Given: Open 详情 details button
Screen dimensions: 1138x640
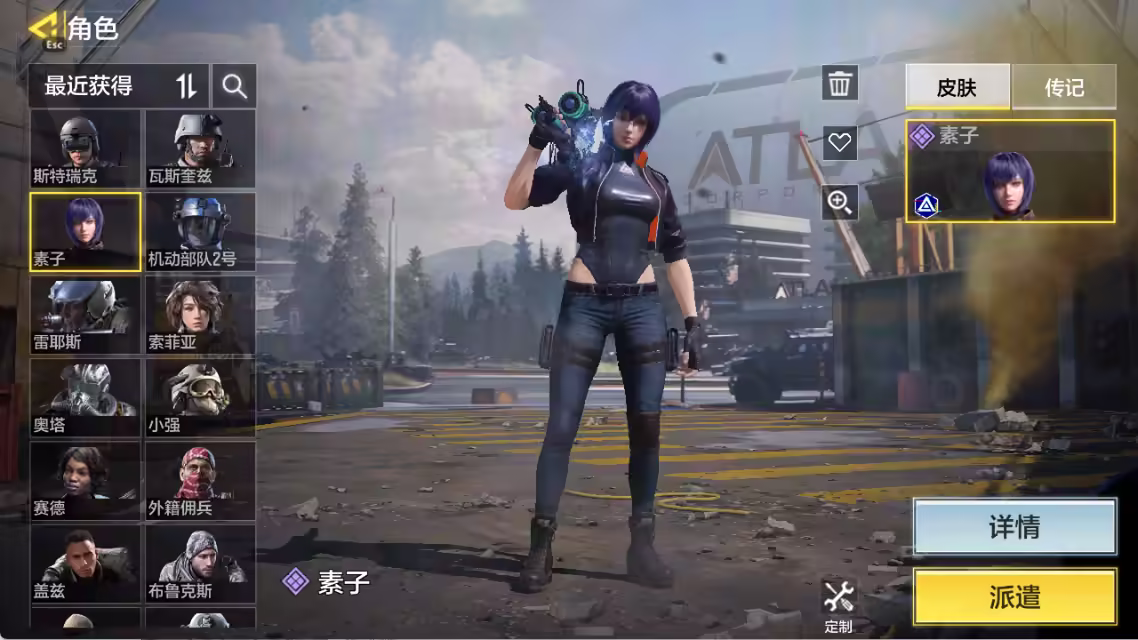Looking at the screenshot, I should [x=1014, y=527].
